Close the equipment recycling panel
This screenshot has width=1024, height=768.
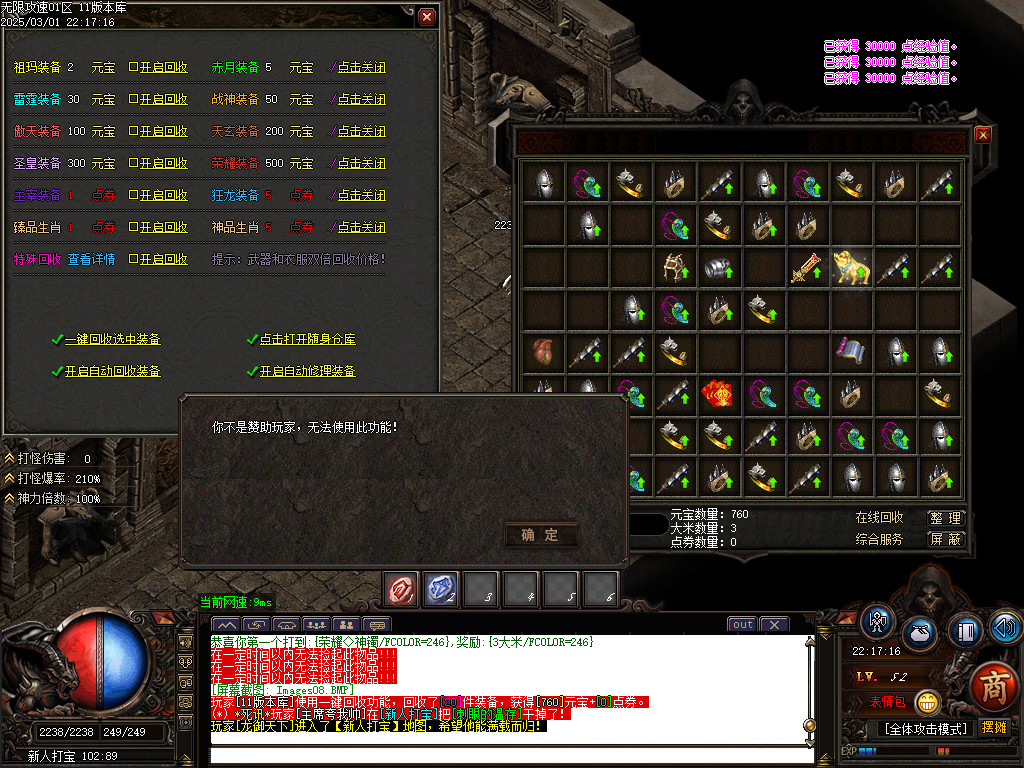click(x=427, y=17)
